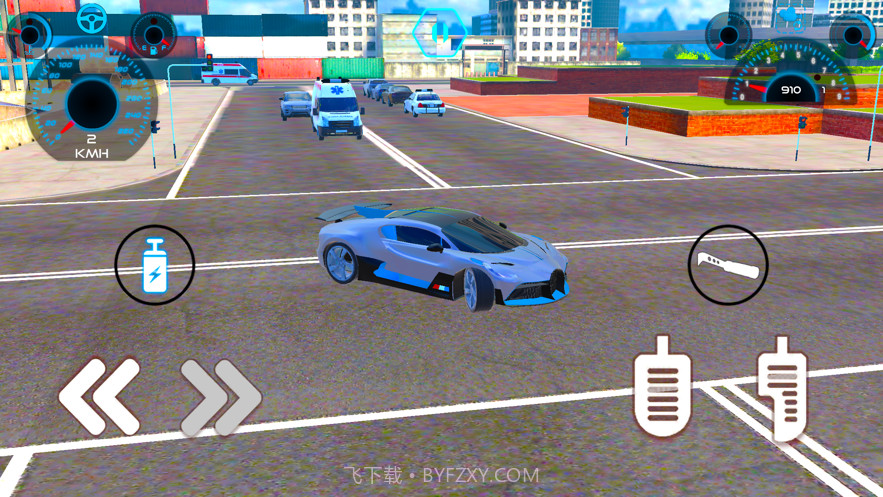Image resolution: width=883 pixels, height=497 pixels.
Task: Switch camera view with the camera icon
Action: tap(793, 17)
